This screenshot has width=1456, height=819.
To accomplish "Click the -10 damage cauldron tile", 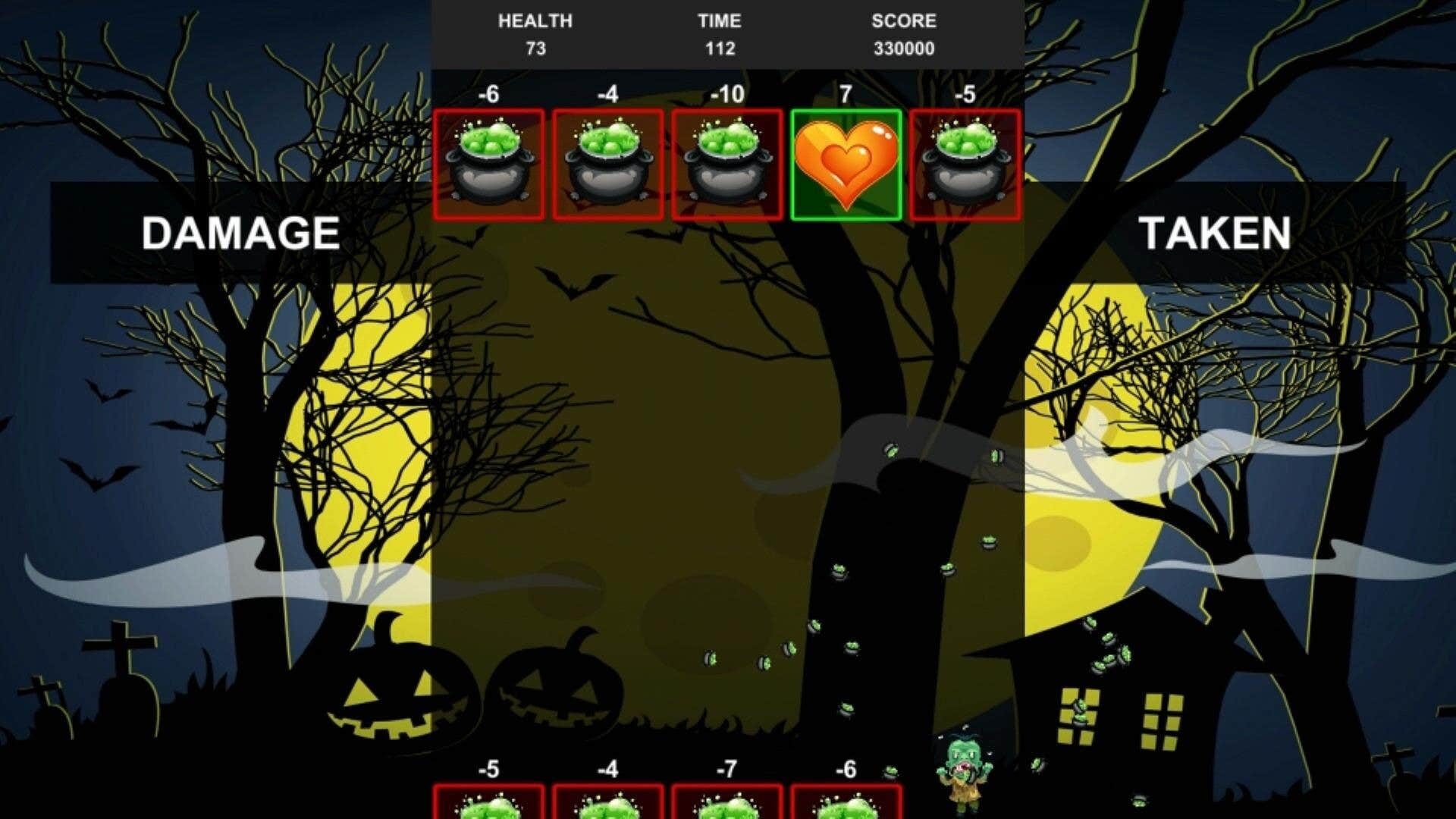I will 726,165.
